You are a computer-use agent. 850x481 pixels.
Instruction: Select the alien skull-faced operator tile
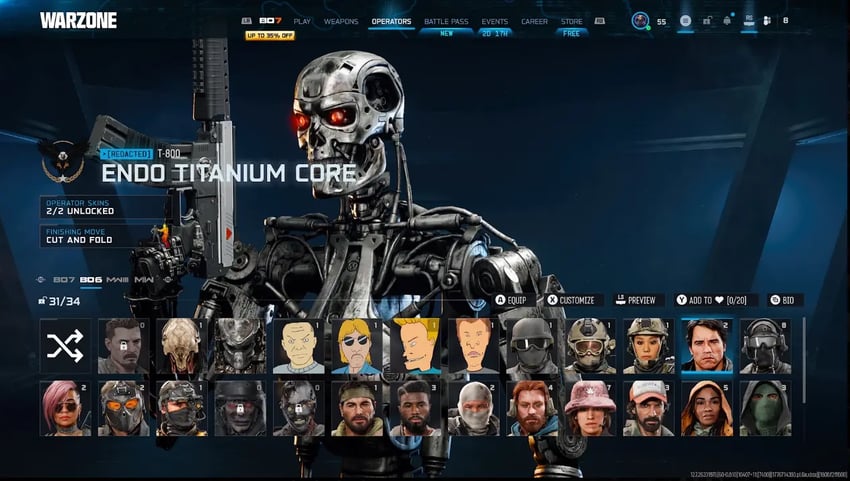pyautogui.click(x=181, y=346)
